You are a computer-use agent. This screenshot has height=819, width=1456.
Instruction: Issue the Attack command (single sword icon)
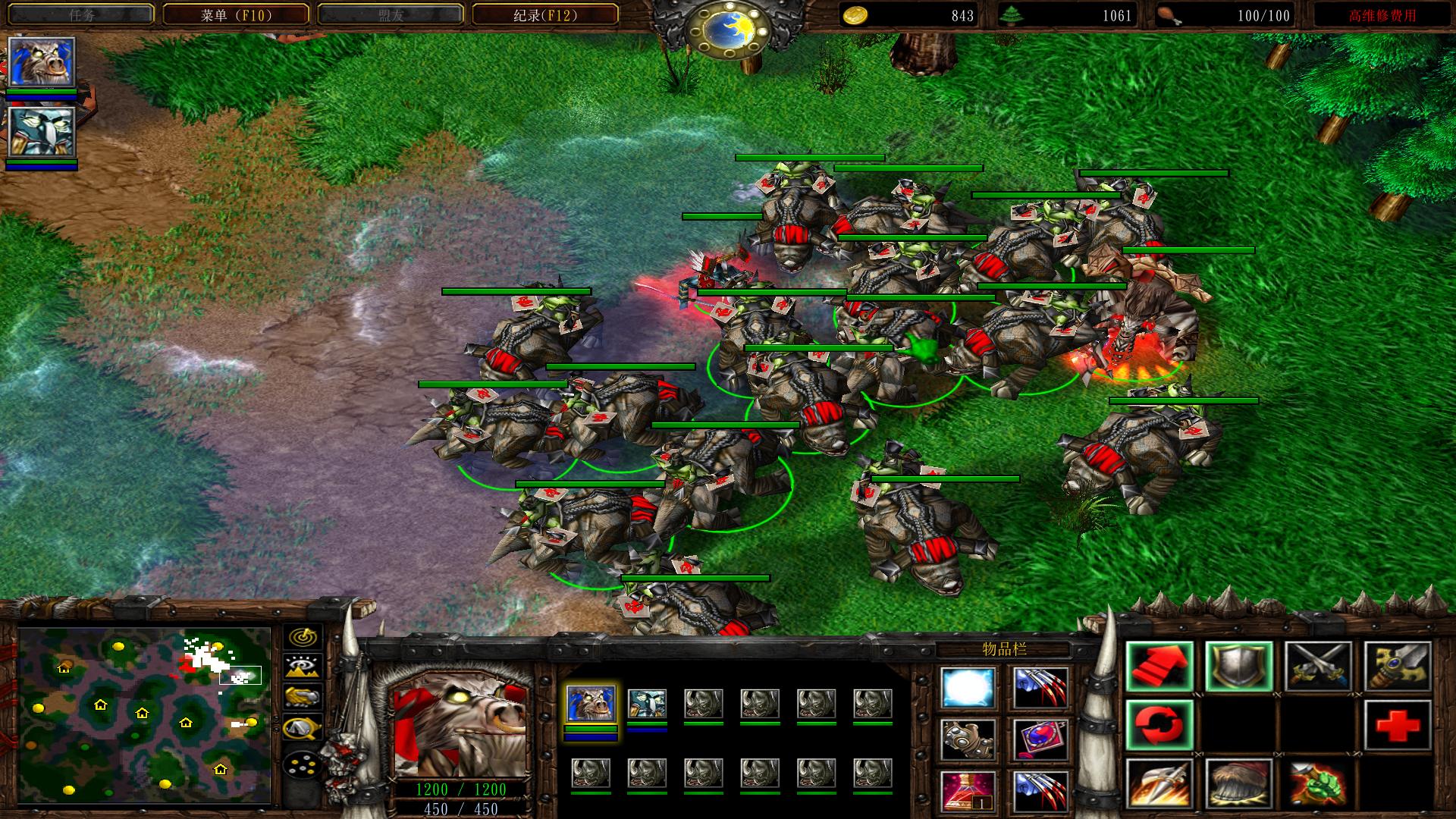pyautogui.click(x=1398, y=667)
